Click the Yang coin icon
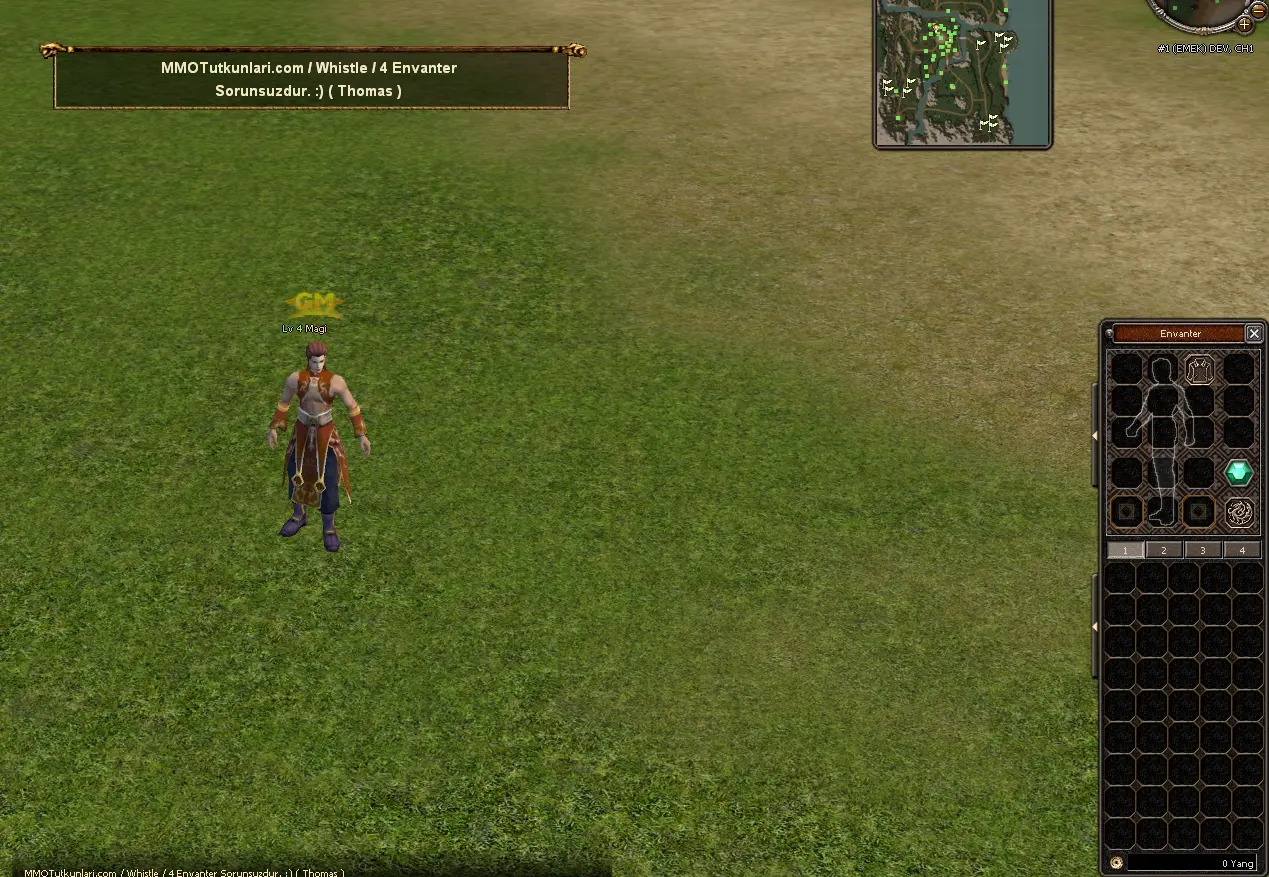This screenshot has width=1269, height=877. tap(1116, 863)
